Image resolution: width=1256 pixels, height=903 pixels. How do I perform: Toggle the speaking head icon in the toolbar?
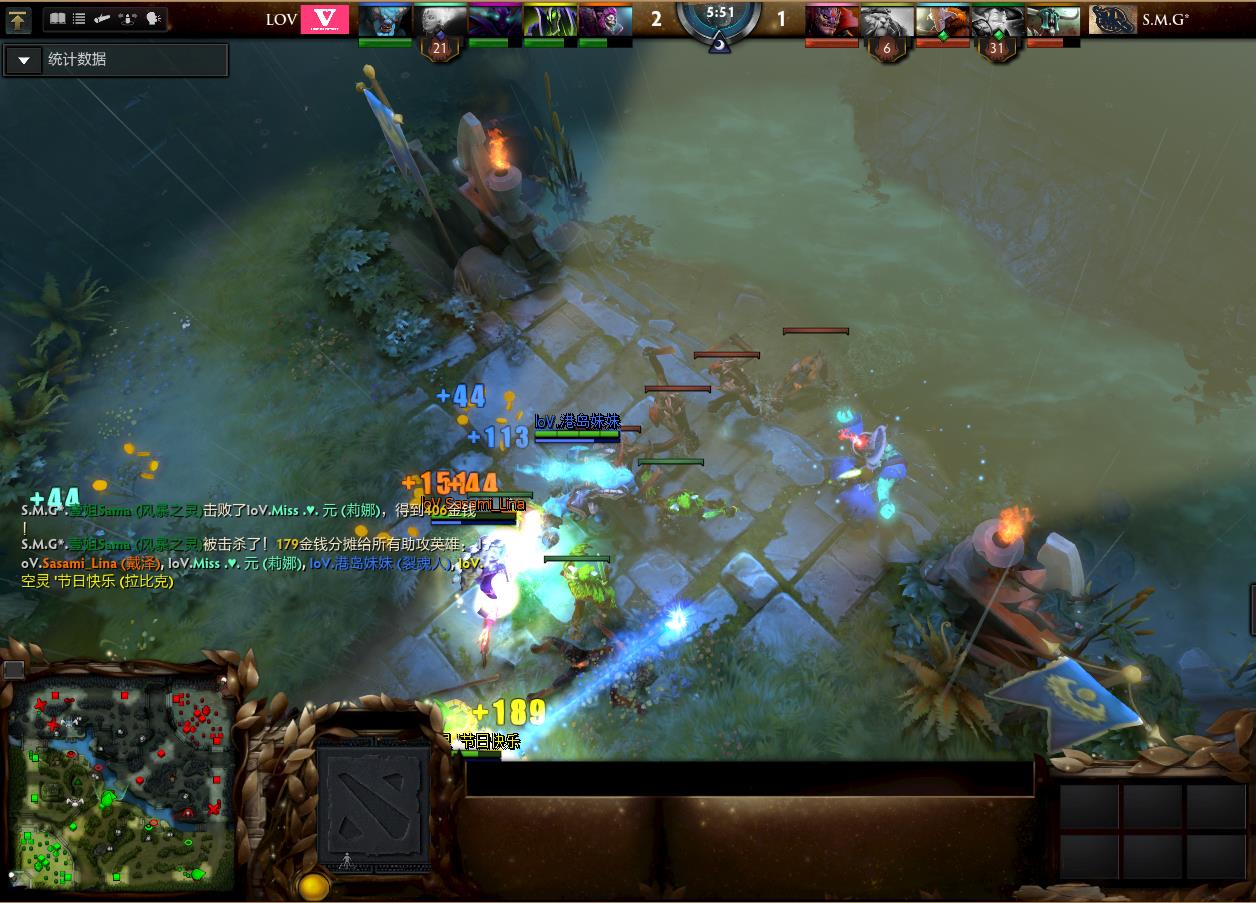[x=153, y=19]
